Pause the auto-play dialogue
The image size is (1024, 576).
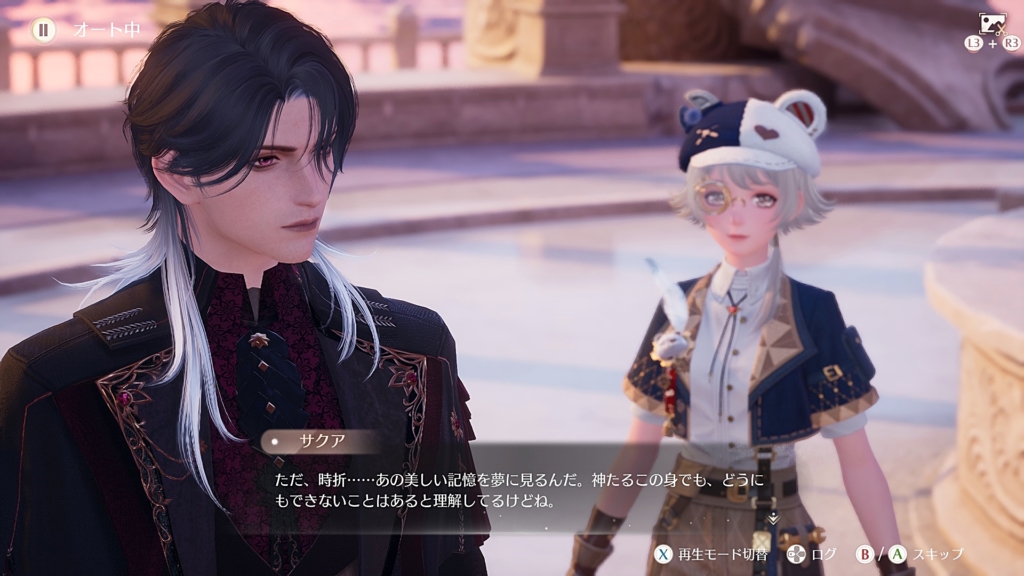tap(43, 30)
